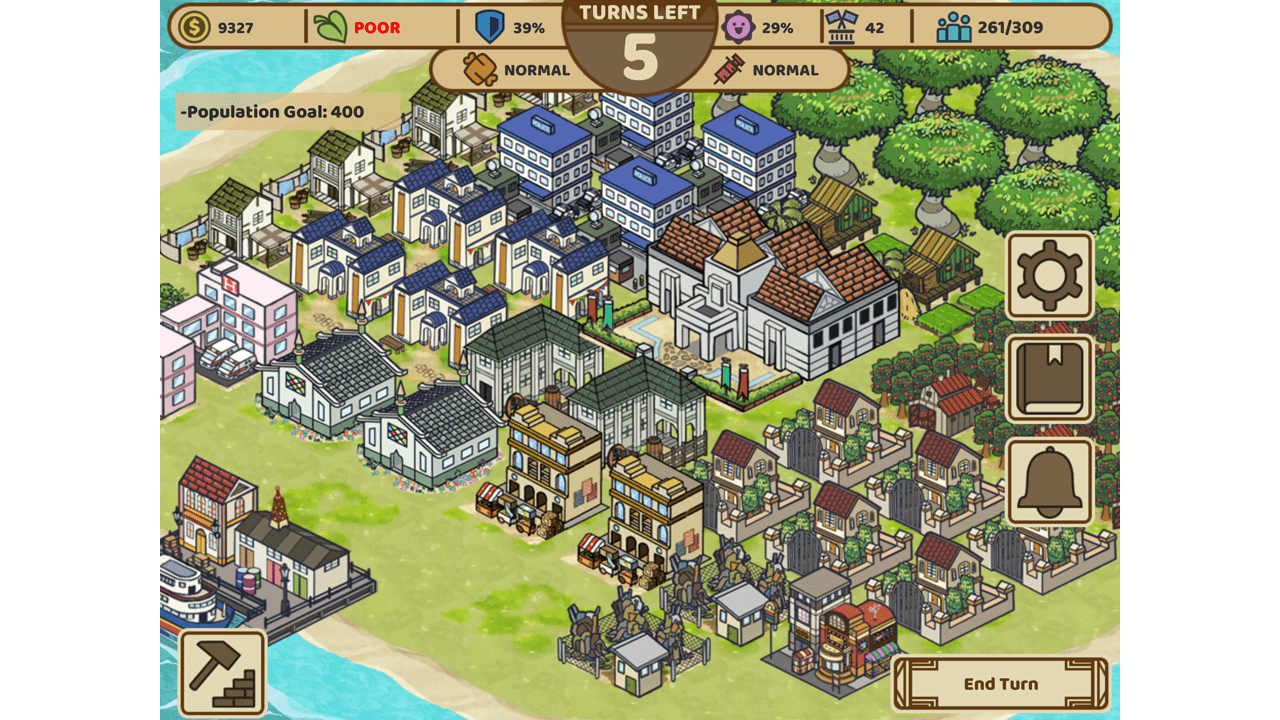Click the purple smiley happiness icon

[738, 27]
